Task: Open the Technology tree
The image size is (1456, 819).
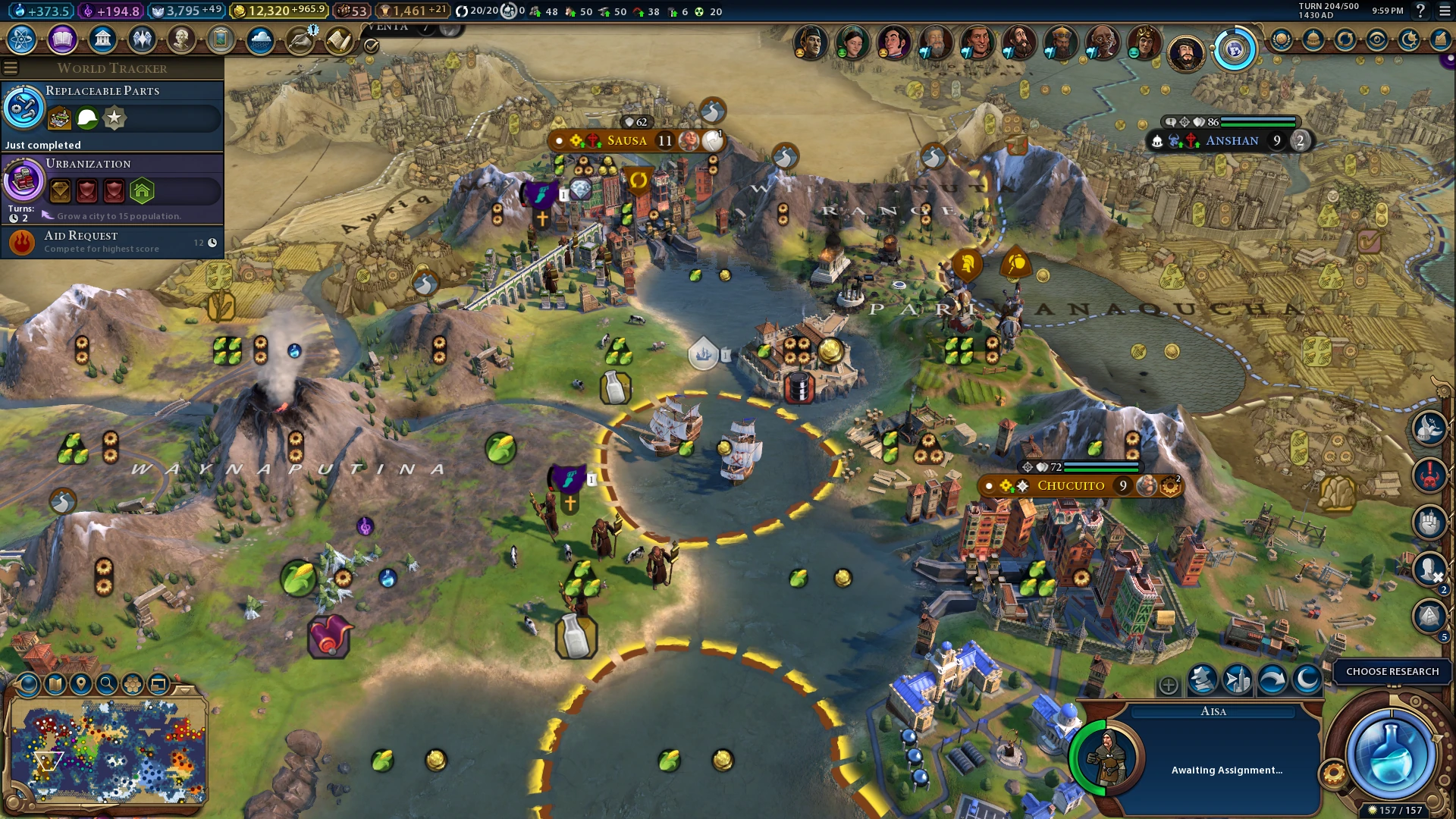Action: [x=22, y=39]
